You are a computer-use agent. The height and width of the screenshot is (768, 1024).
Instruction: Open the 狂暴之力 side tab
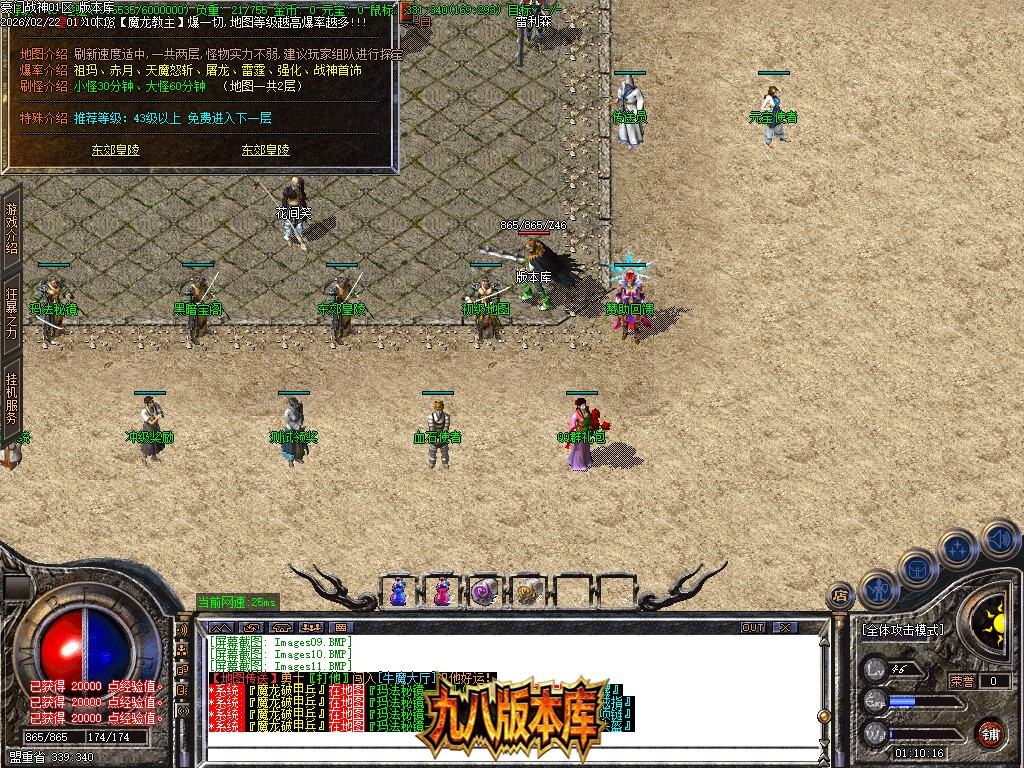click(12, 314)
